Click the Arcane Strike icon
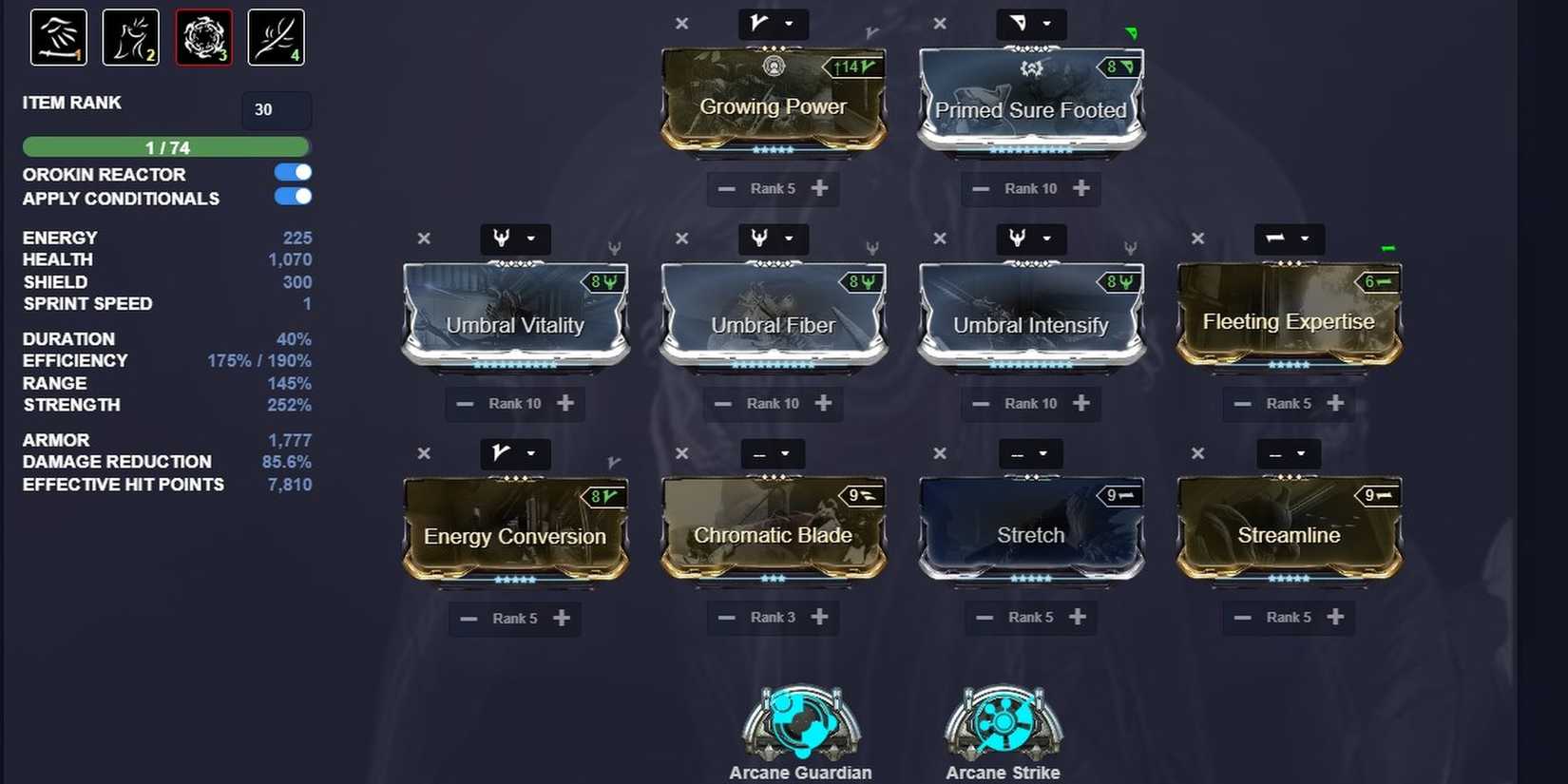Image resolution: width=1568 pixels, height=784 pixels. click(1002, 722)
